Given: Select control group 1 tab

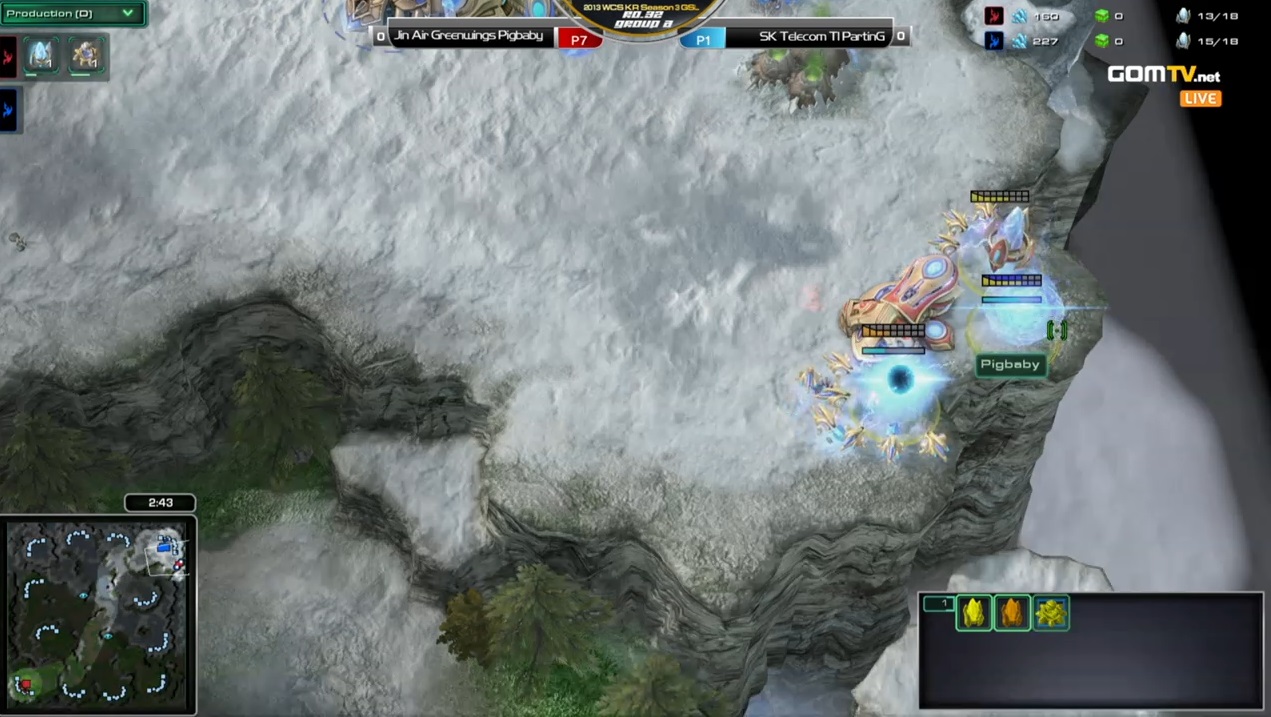Looking at the screenshot, I should click(938, 604).
